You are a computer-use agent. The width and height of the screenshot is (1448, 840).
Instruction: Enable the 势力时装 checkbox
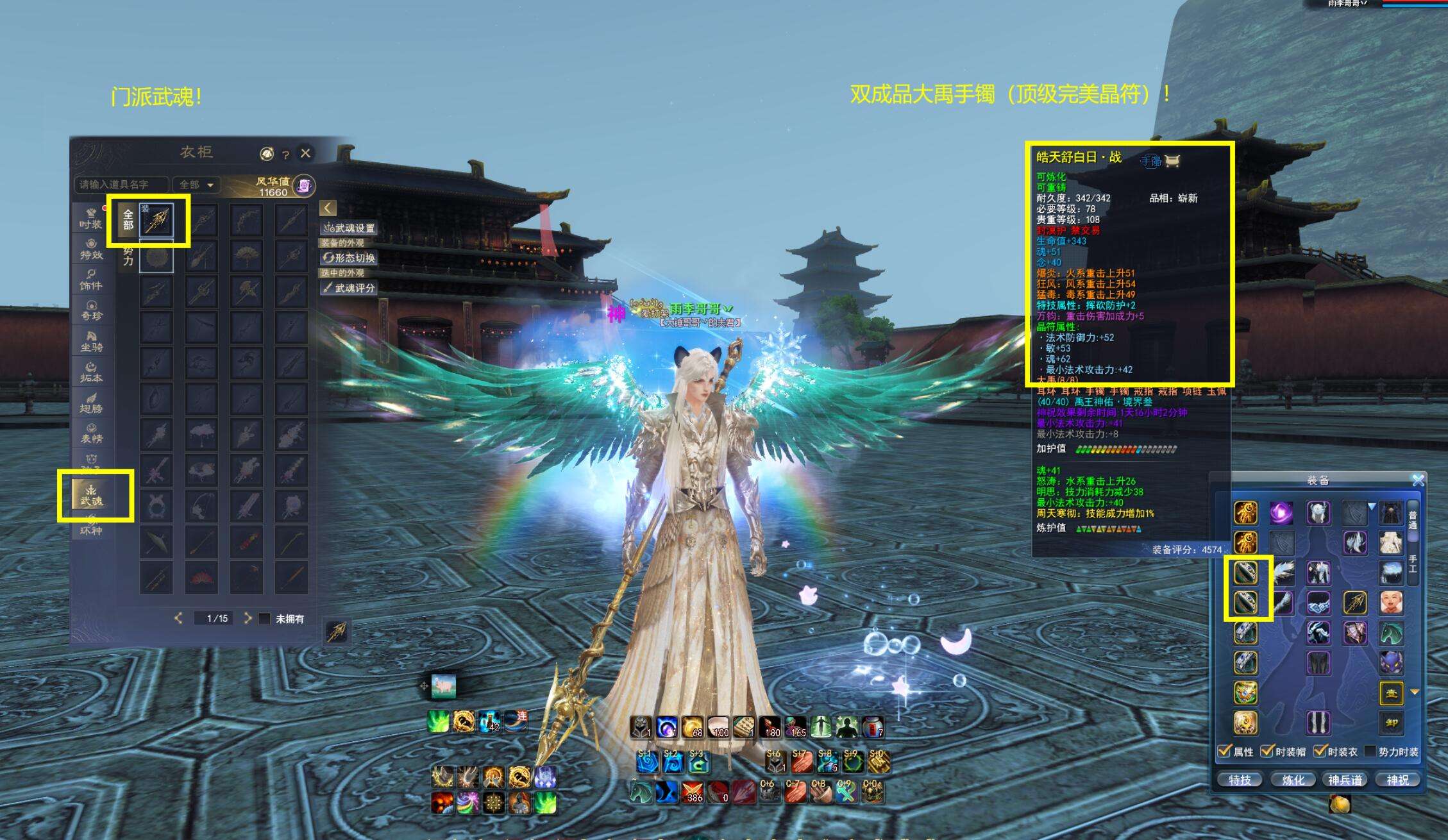coord(1370,751)
